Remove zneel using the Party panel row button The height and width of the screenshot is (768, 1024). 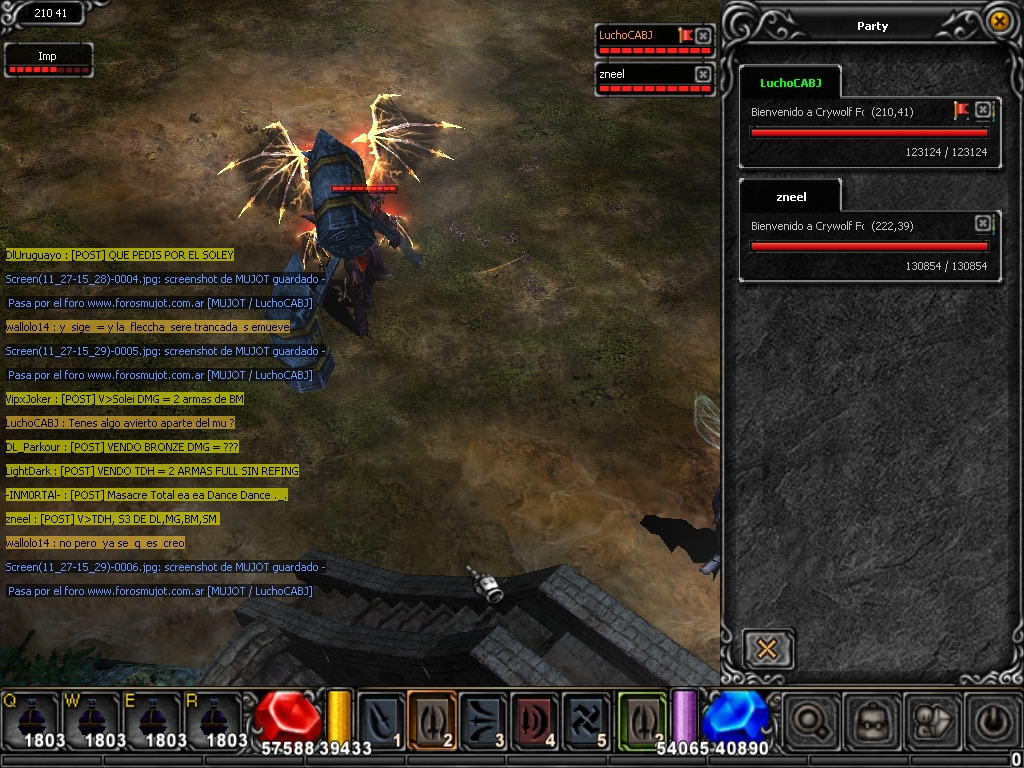click(x=983, y=223)
